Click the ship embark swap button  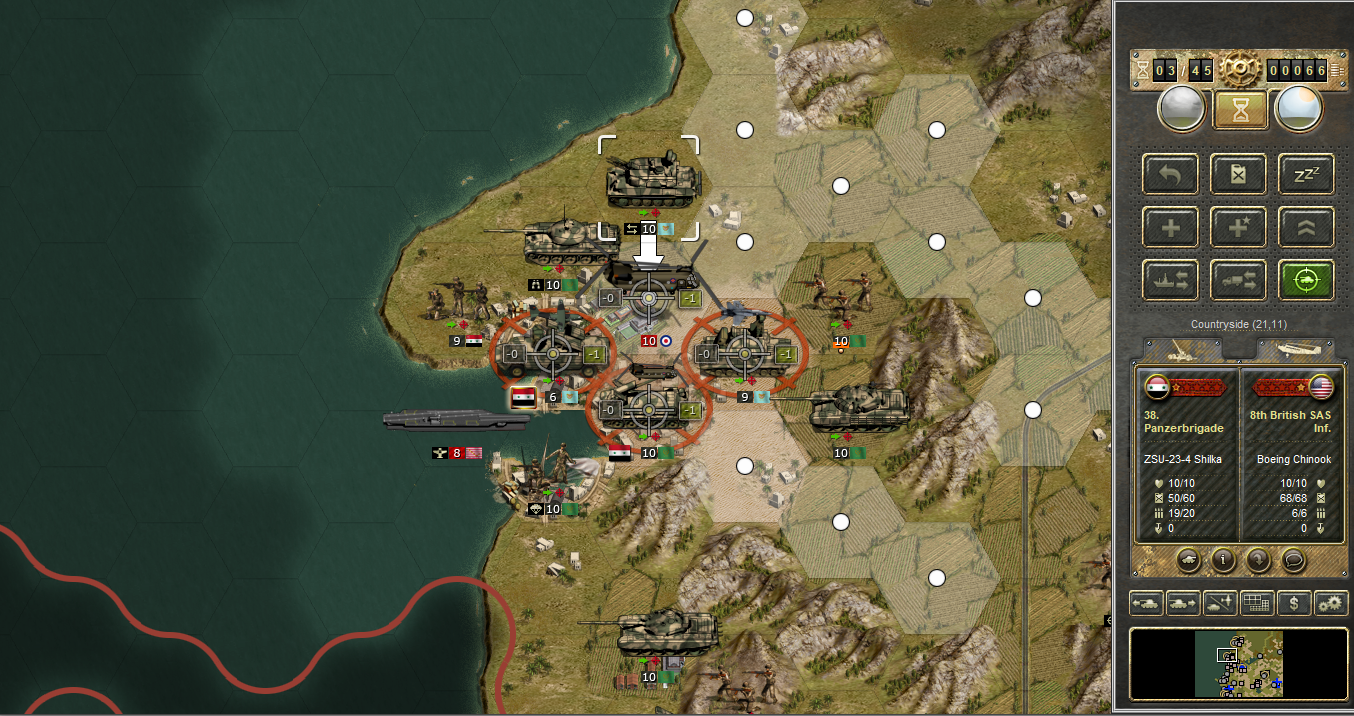(x=1171, y=280)
